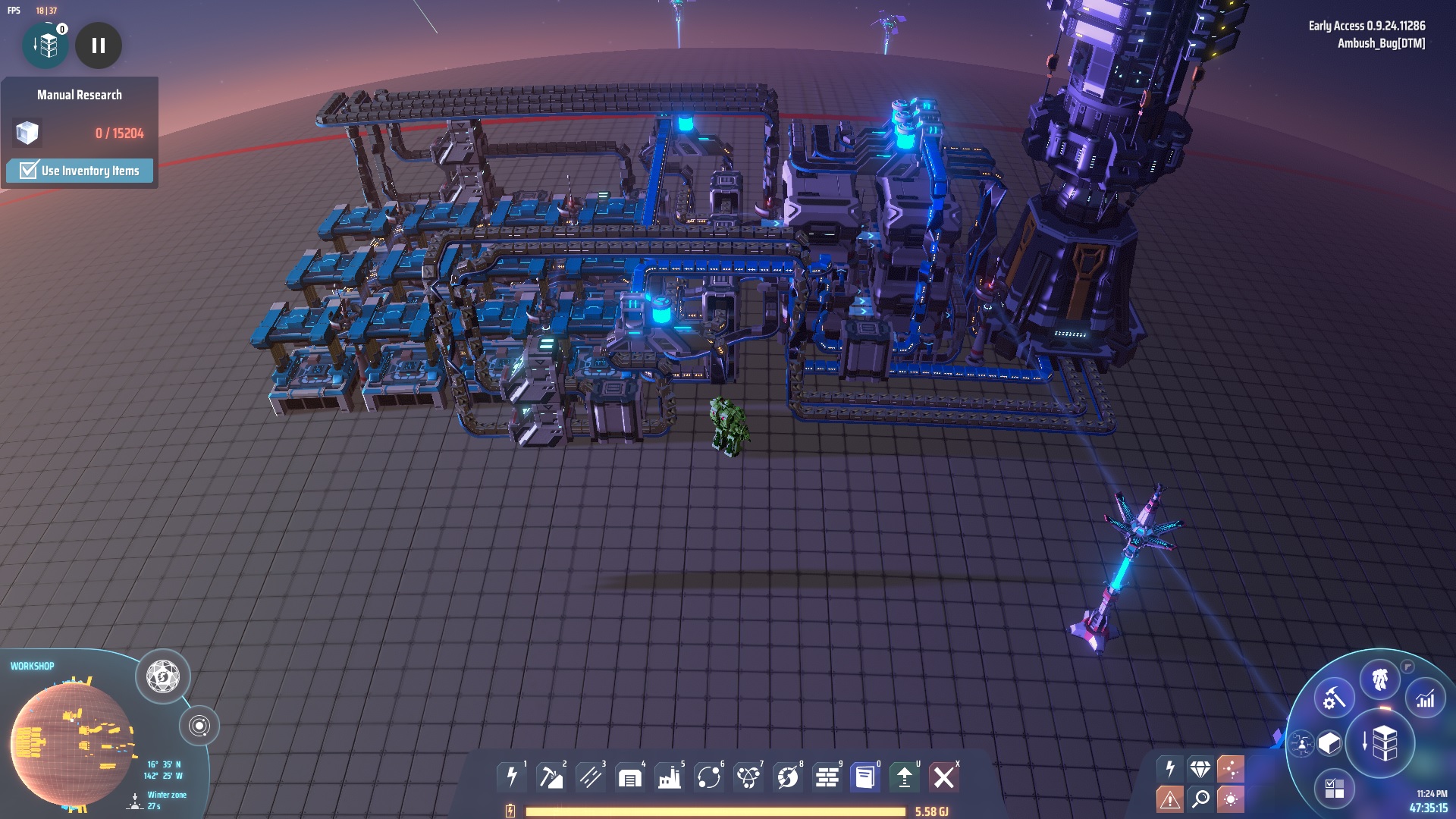Select the conveyor belt build category
The image size is (1456, 819).
pos(591,777)
